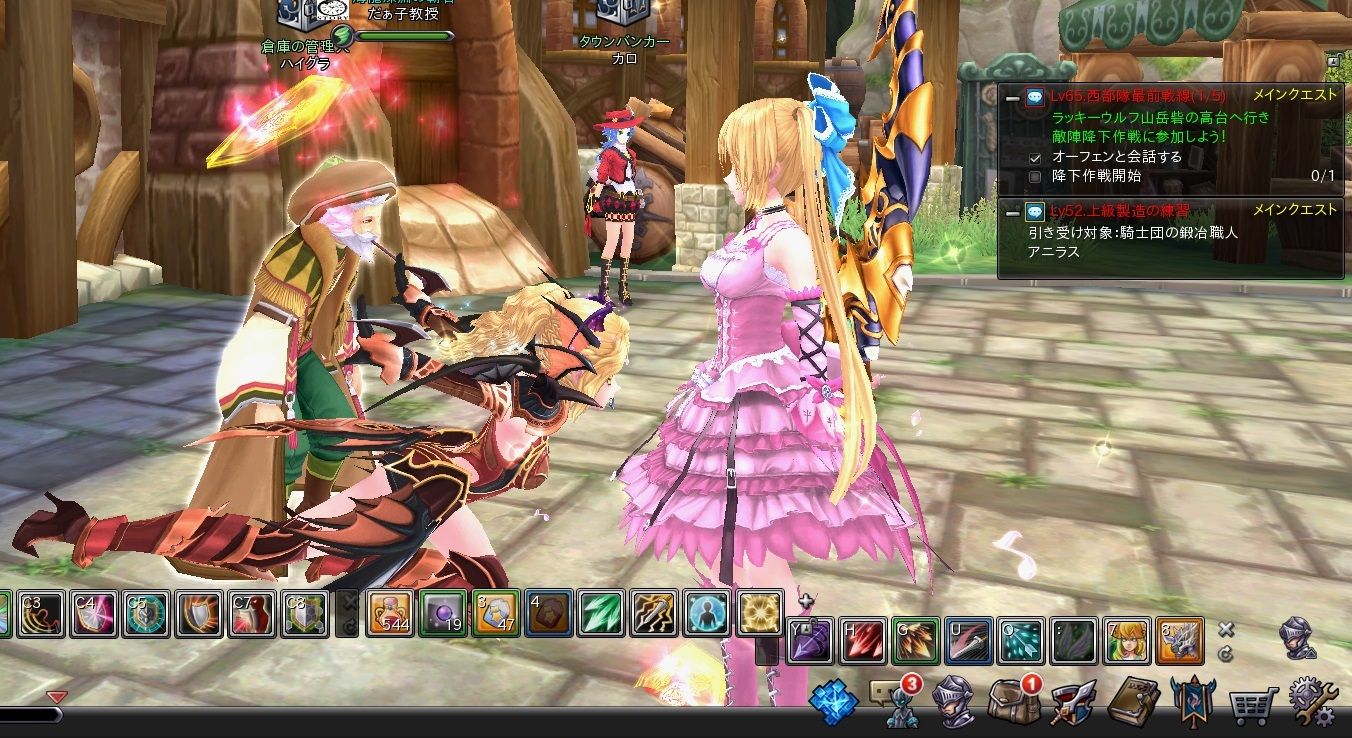Use the purple orb item with 19 left
The image size is (1352, 738).
tap(442, 613)
